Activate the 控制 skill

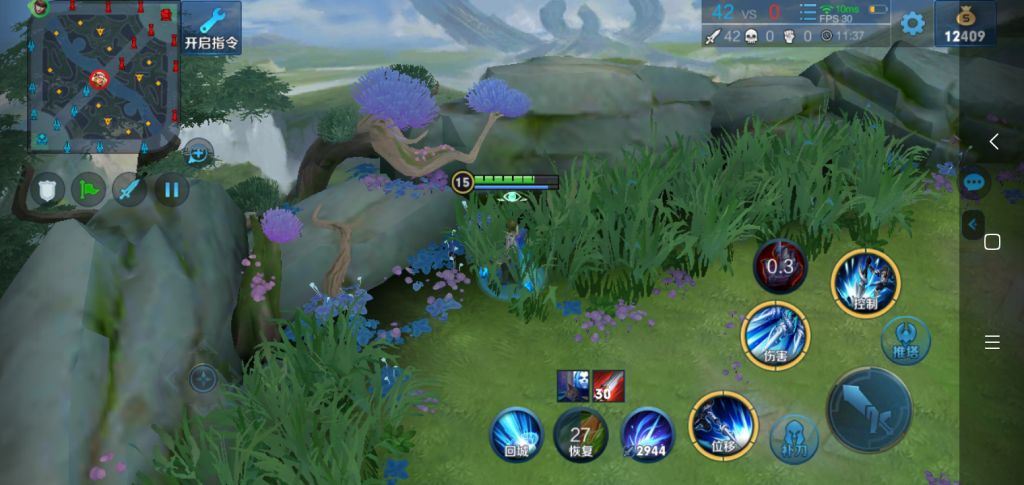coord(865,284)
